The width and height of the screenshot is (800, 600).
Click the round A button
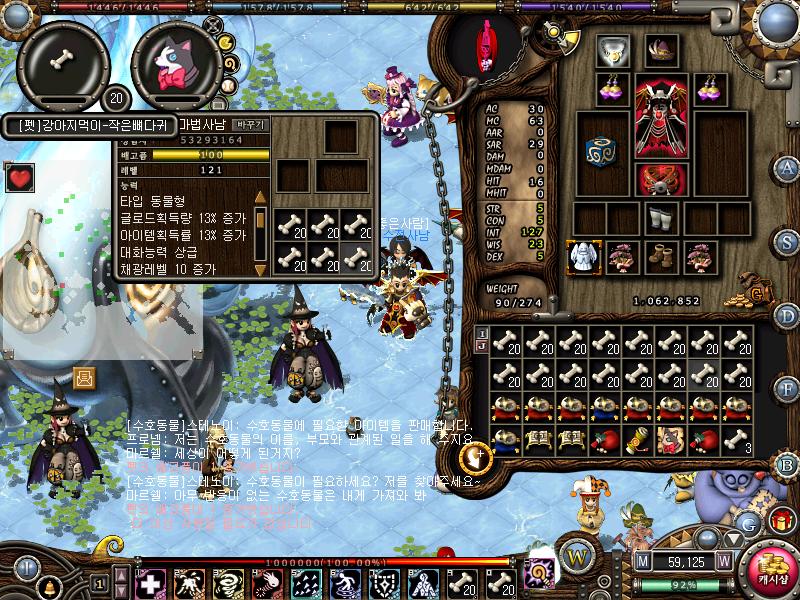pyautogui.click(x=788, y=167)
